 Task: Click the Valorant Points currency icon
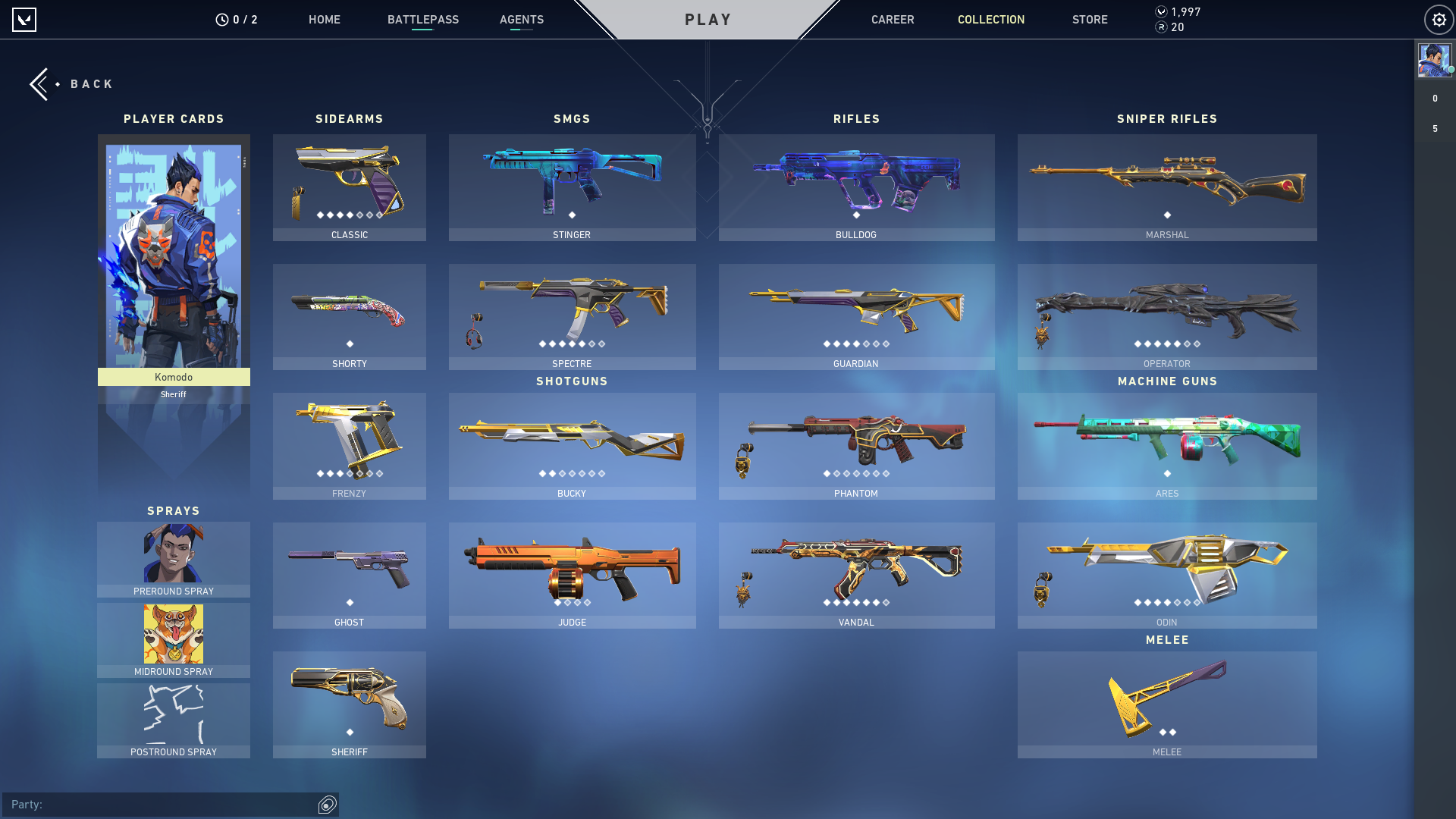[1159, 12]
